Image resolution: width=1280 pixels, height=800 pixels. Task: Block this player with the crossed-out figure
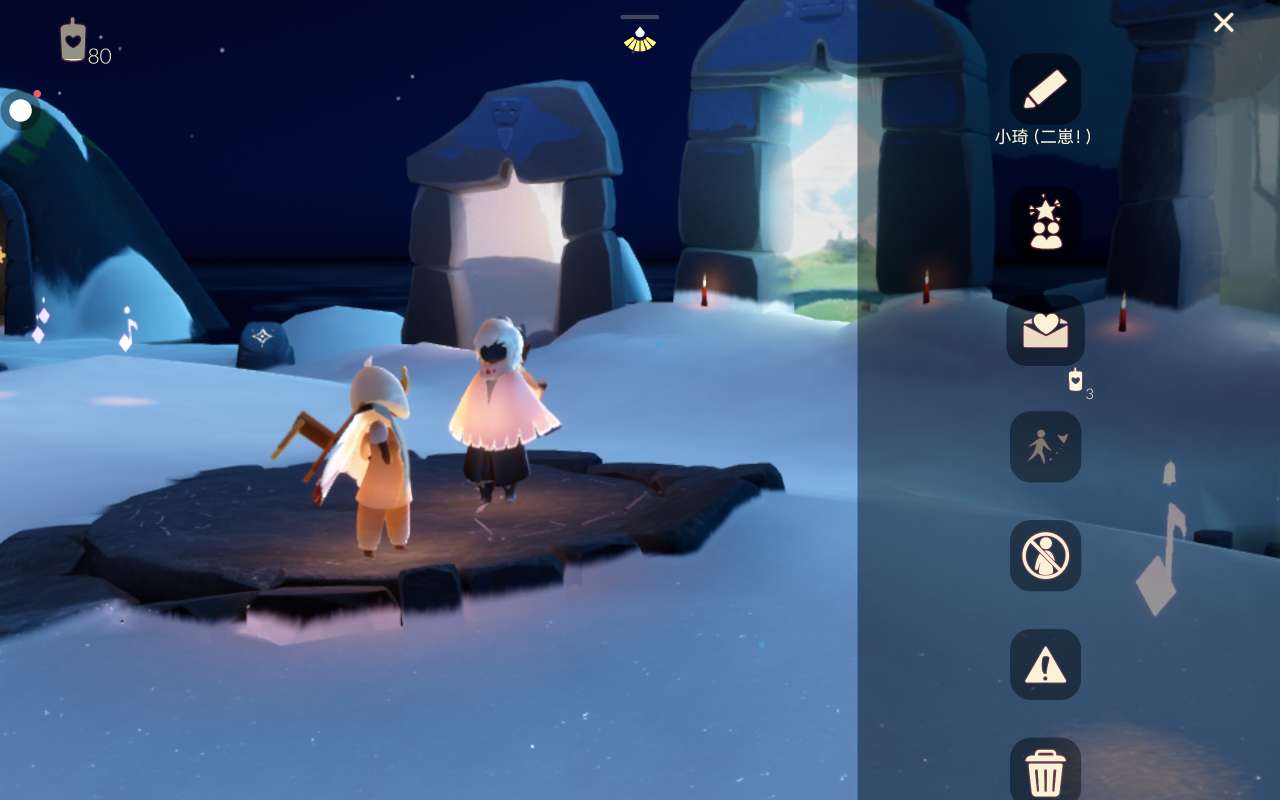(1045, 555)
